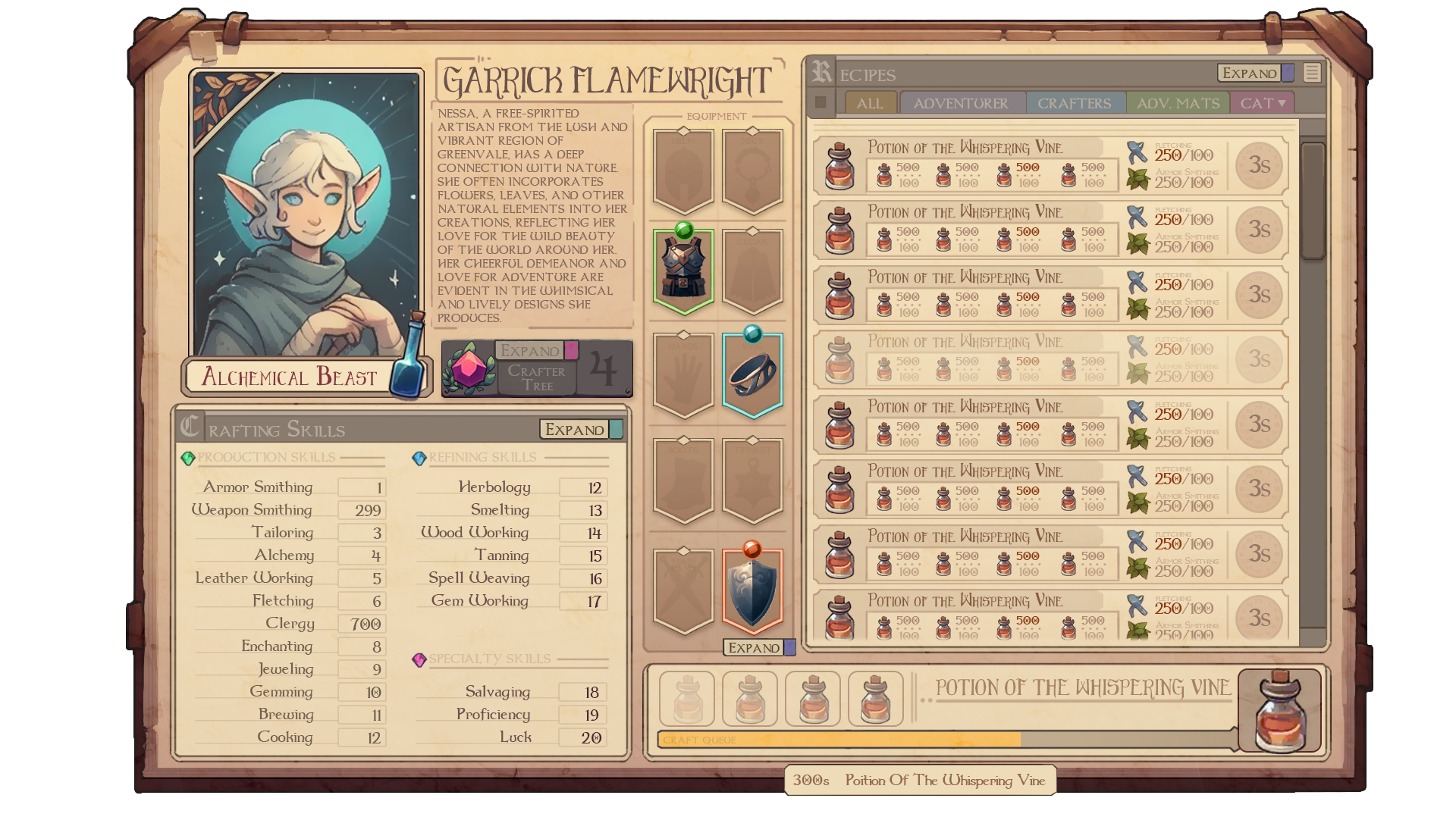Choose the faded Whispering Vine recipe row
The image size is (1456, 817).
point(1050,358)
